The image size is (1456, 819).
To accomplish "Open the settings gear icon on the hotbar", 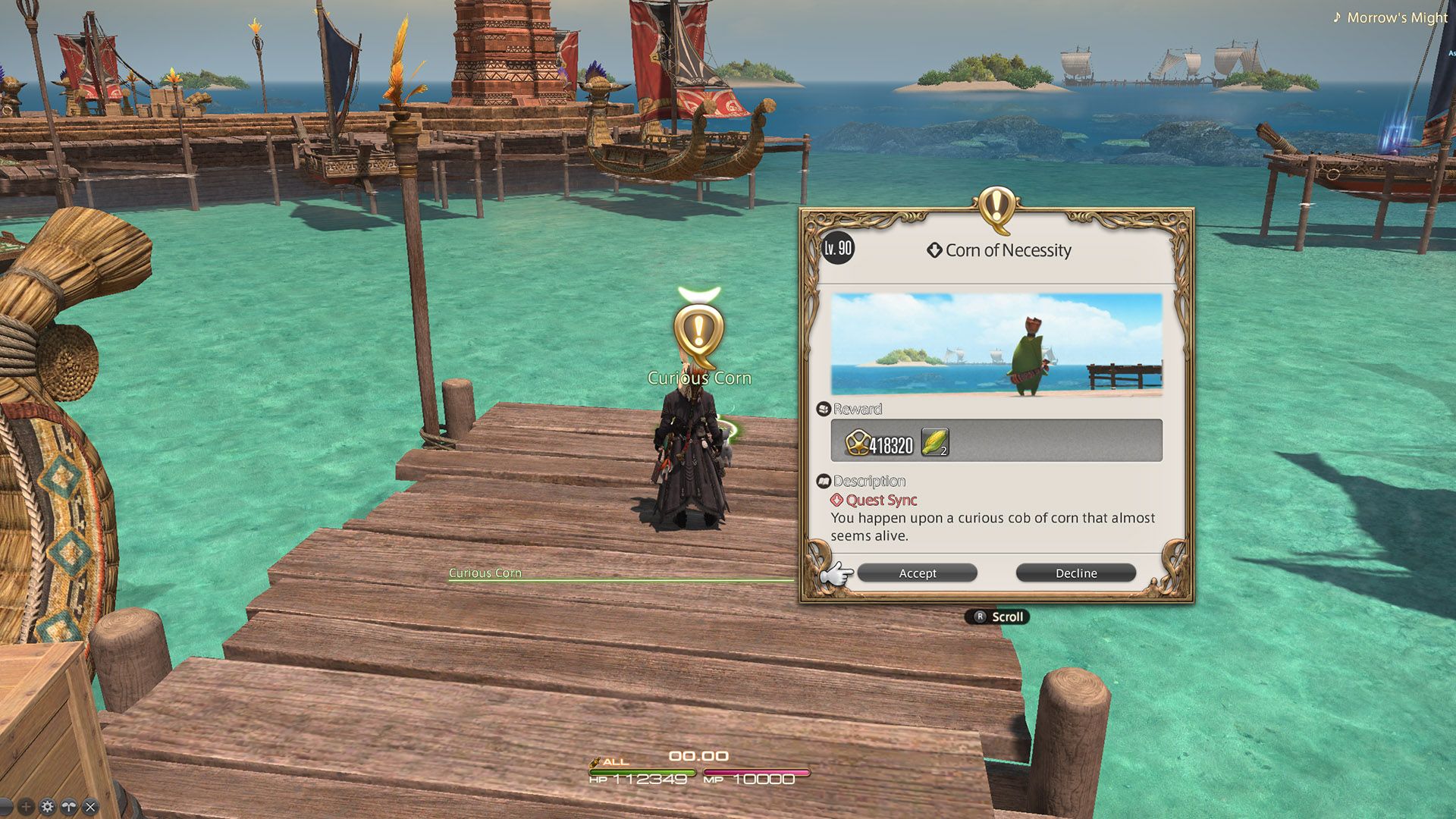I will pyautogui.click(x=46, y=806).
